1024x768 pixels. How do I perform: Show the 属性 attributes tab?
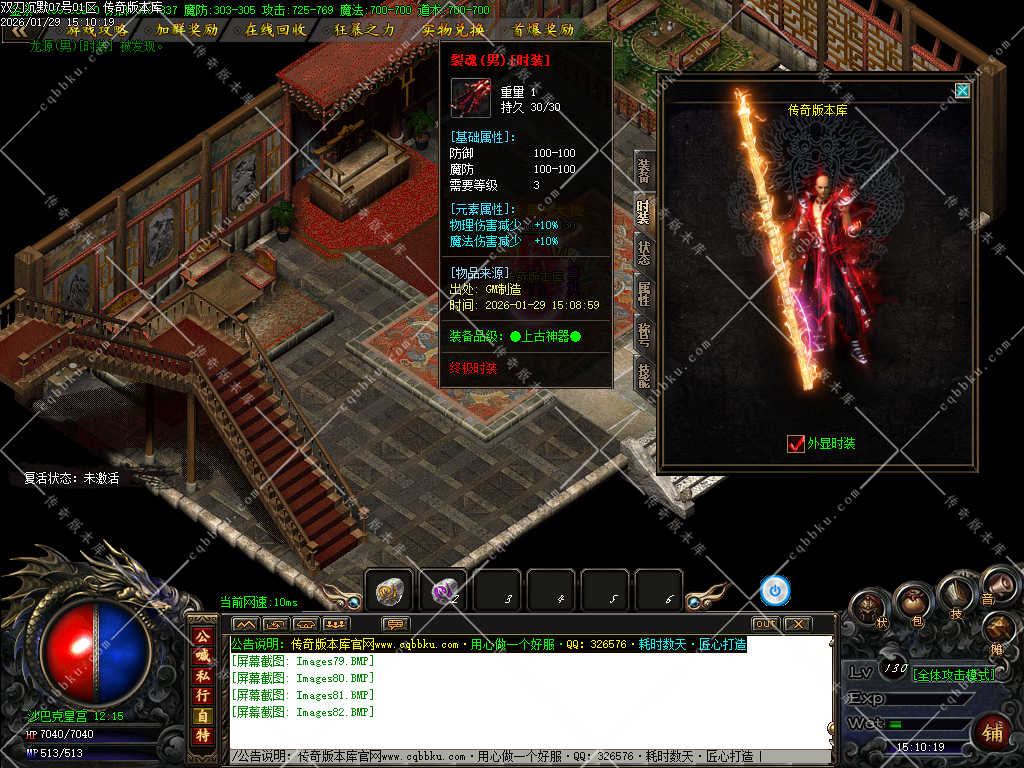point(644,293)
